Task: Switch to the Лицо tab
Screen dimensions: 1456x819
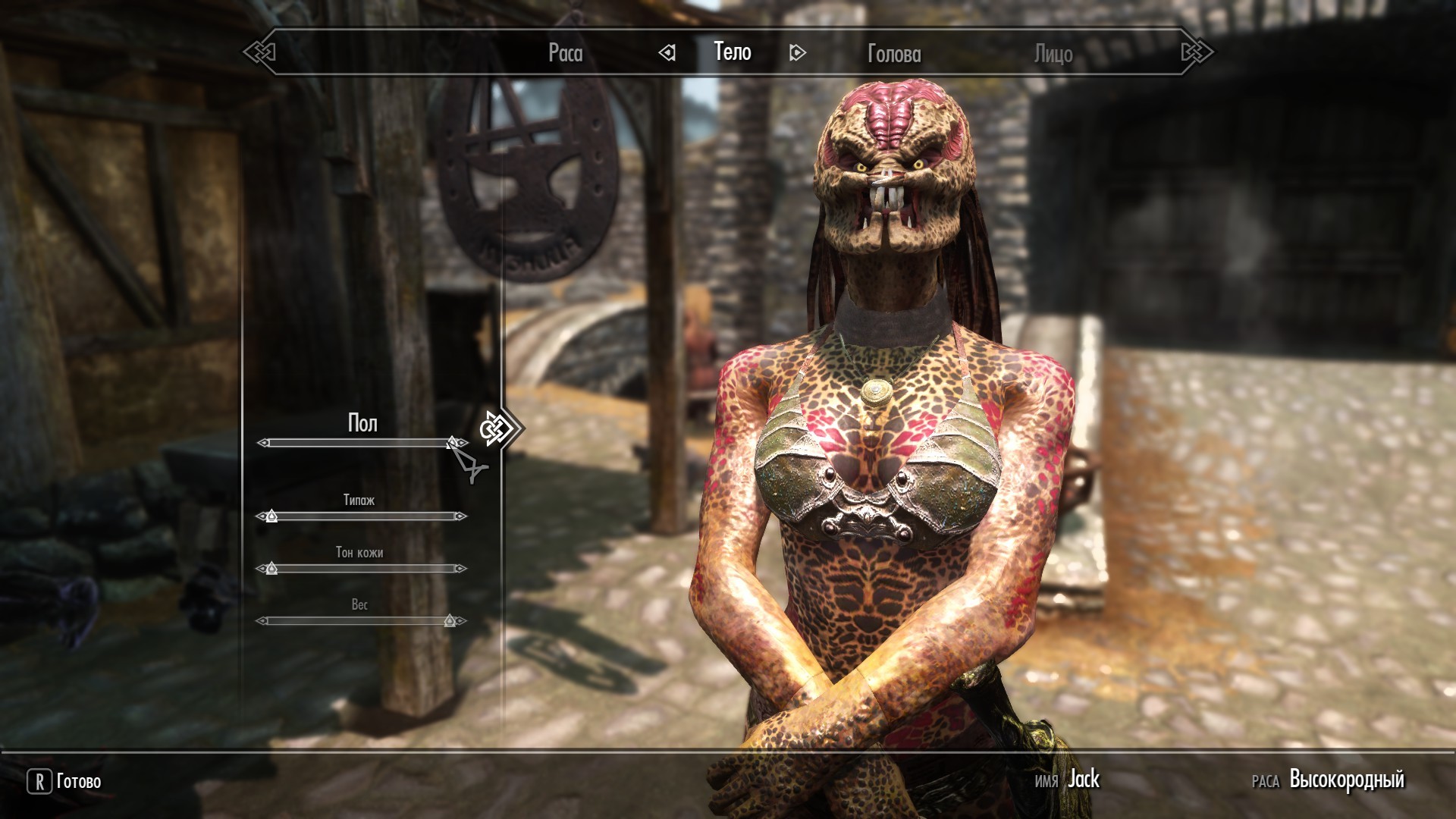Action: 1053,54
